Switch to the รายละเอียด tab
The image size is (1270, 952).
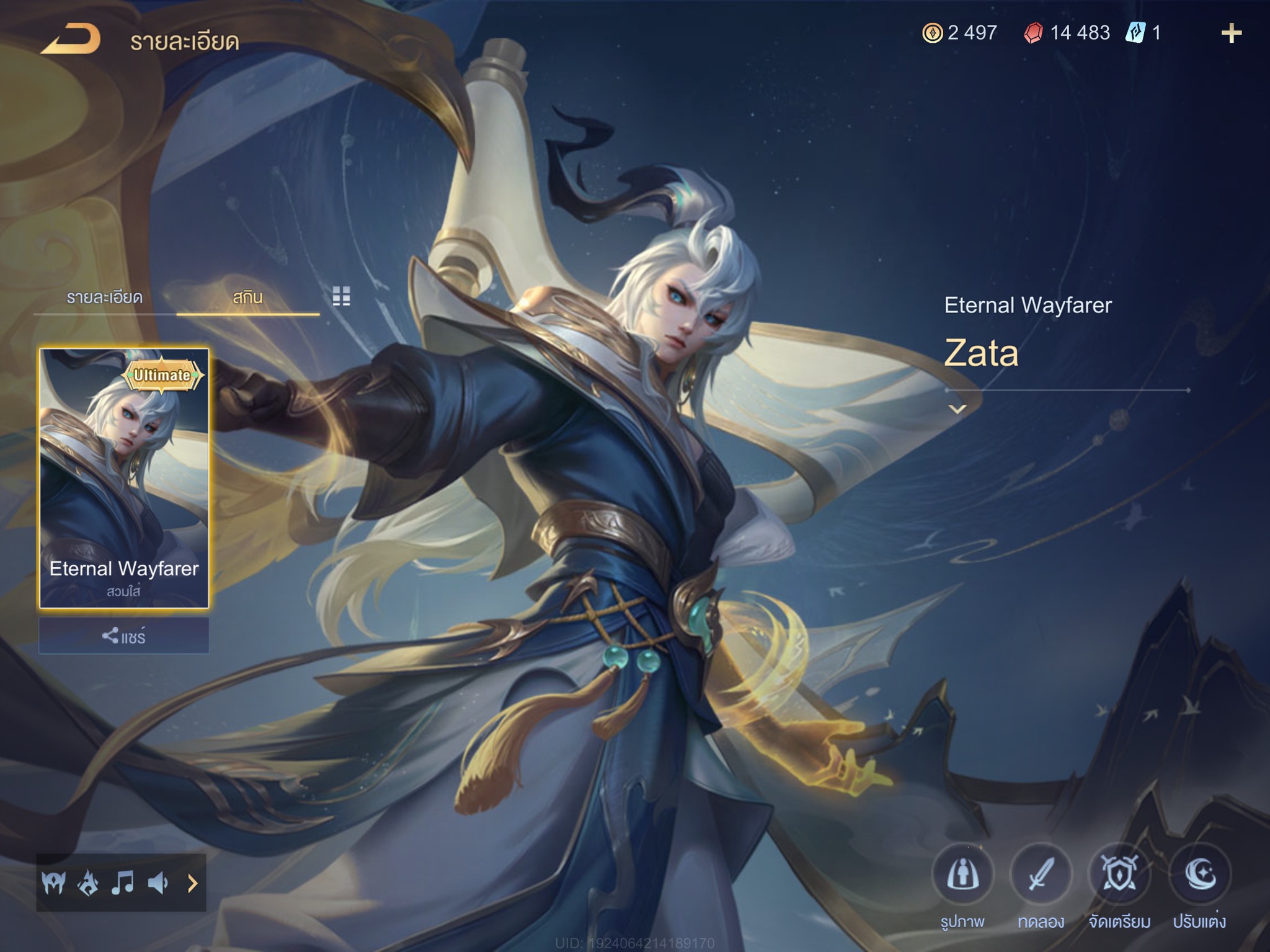click(105, 298)
